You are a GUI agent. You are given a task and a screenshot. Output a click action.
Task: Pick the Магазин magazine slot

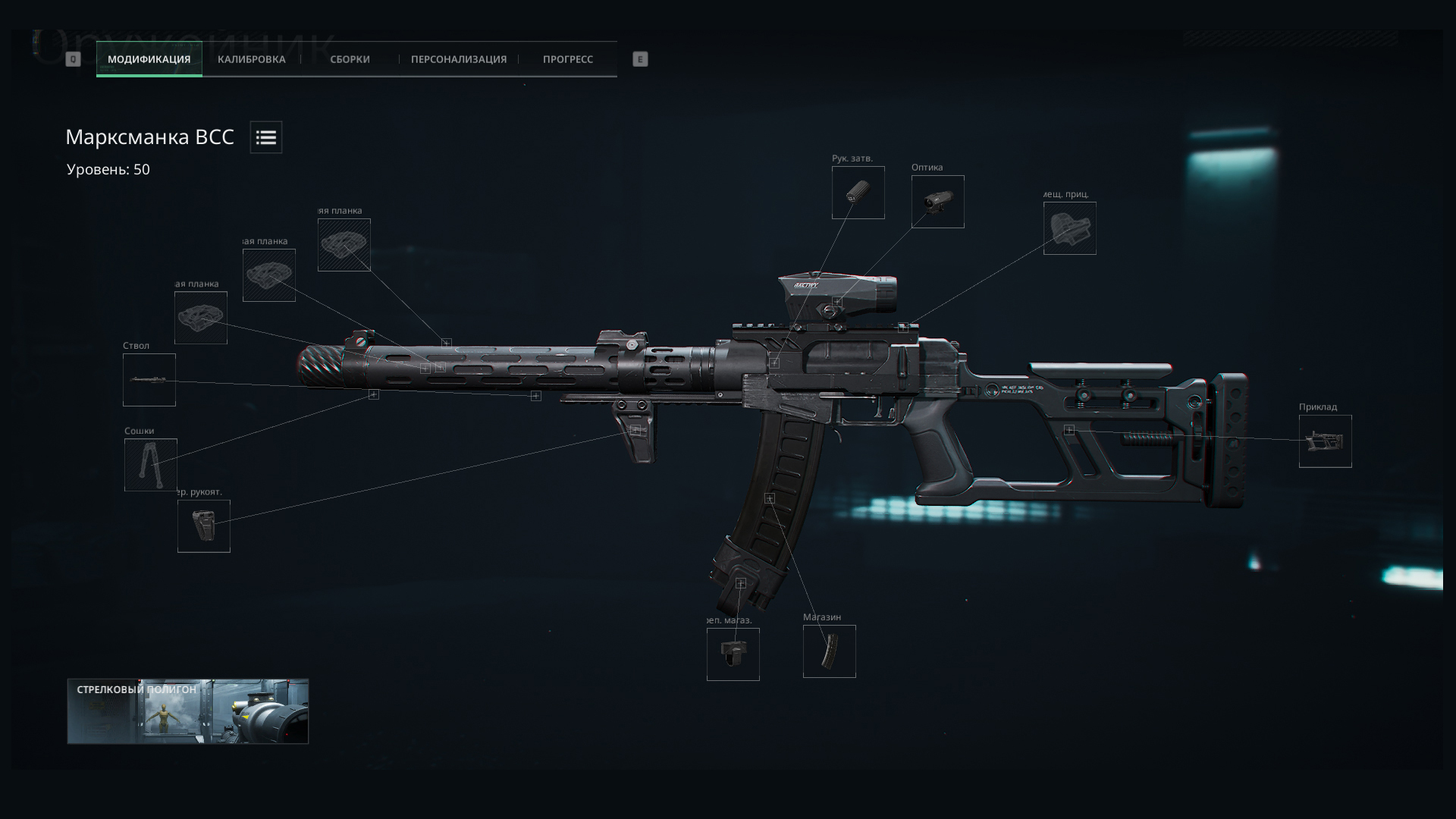click(x=829, y=651)
